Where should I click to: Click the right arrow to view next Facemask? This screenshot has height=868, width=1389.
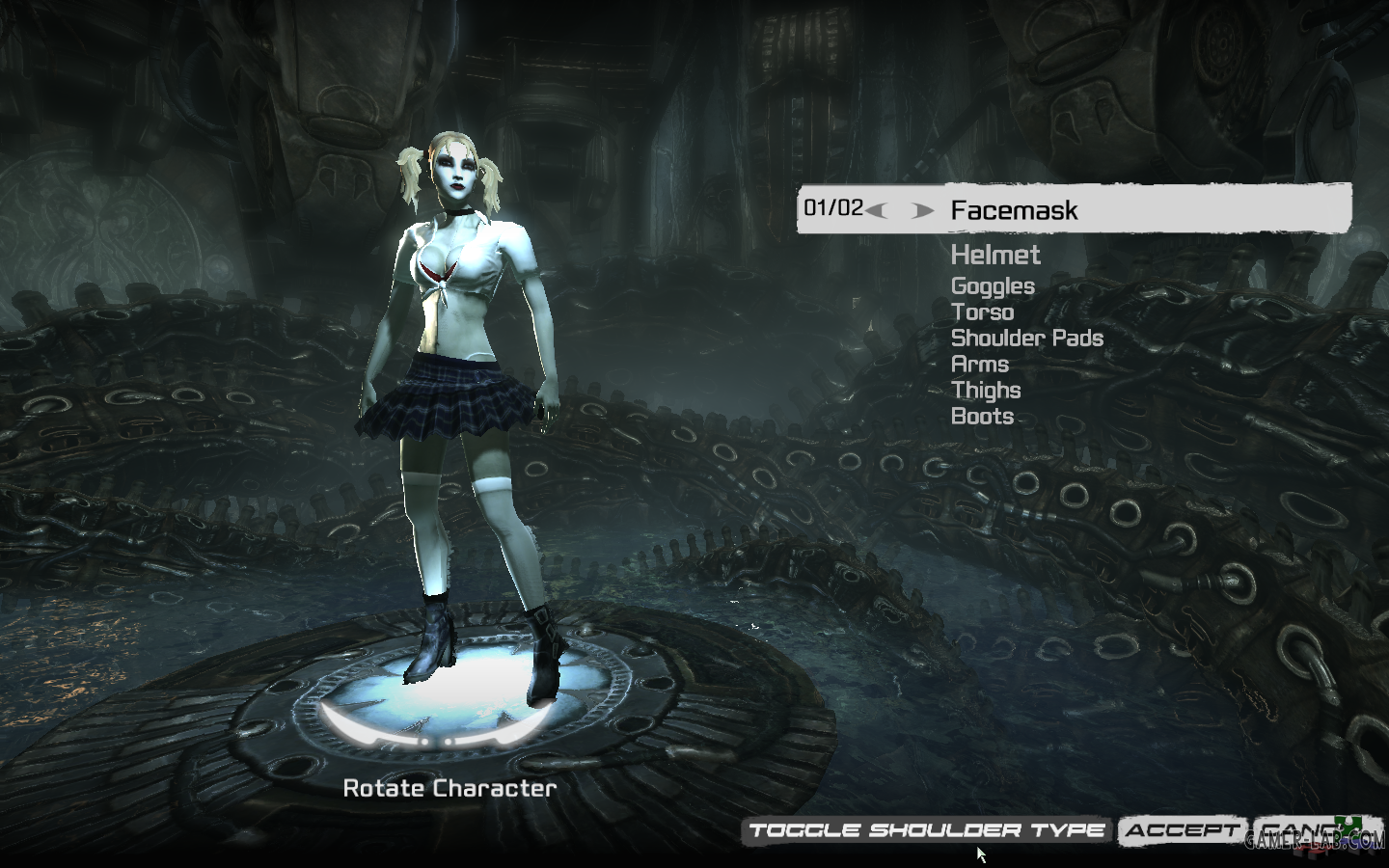(924, 209)
